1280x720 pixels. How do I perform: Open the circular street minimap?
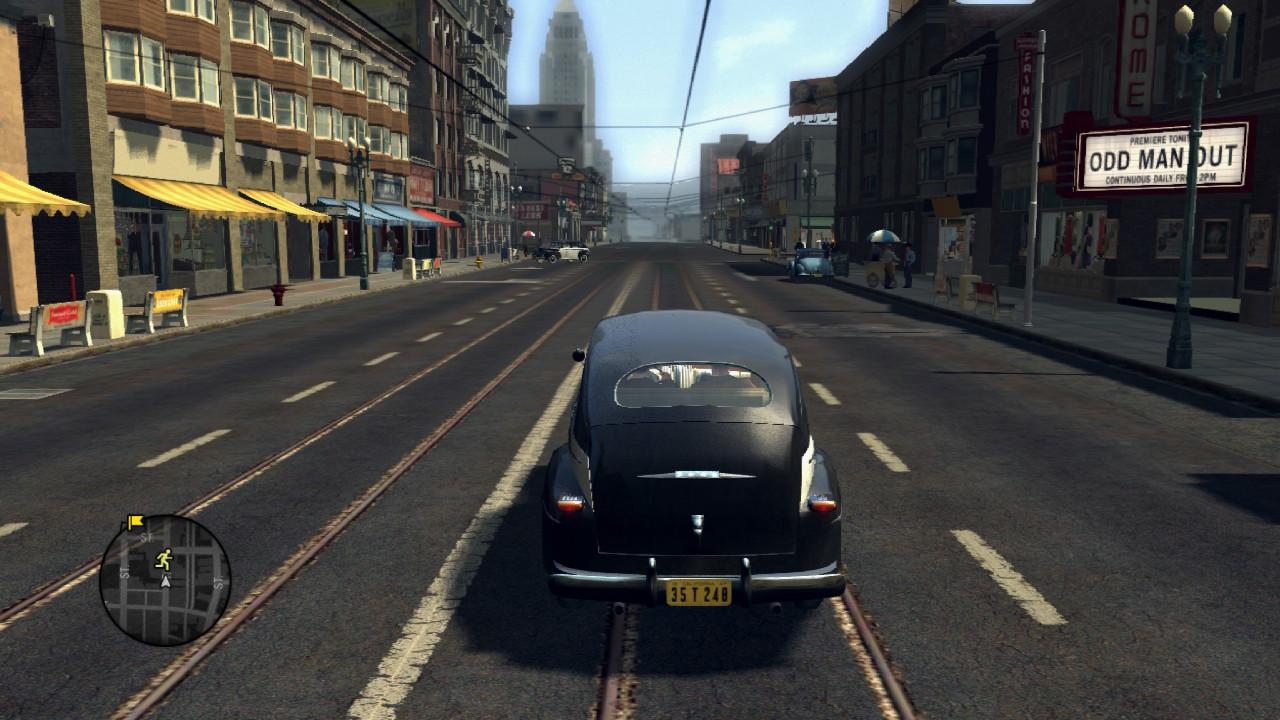click(x=165, y=580)
